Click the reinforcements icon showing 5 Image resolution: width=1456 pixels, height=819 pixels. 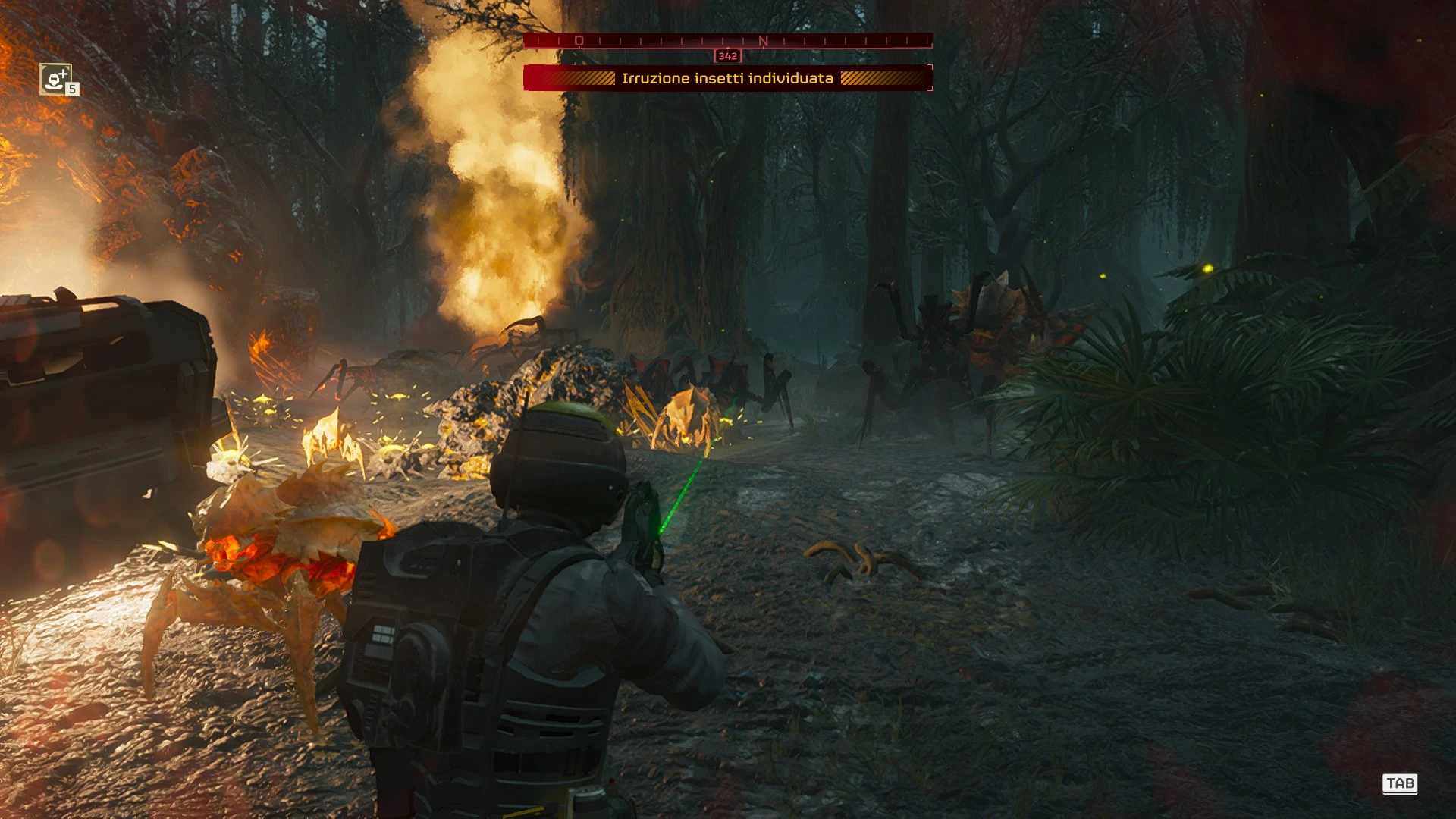pyautogui.click(x=57, y=79)
